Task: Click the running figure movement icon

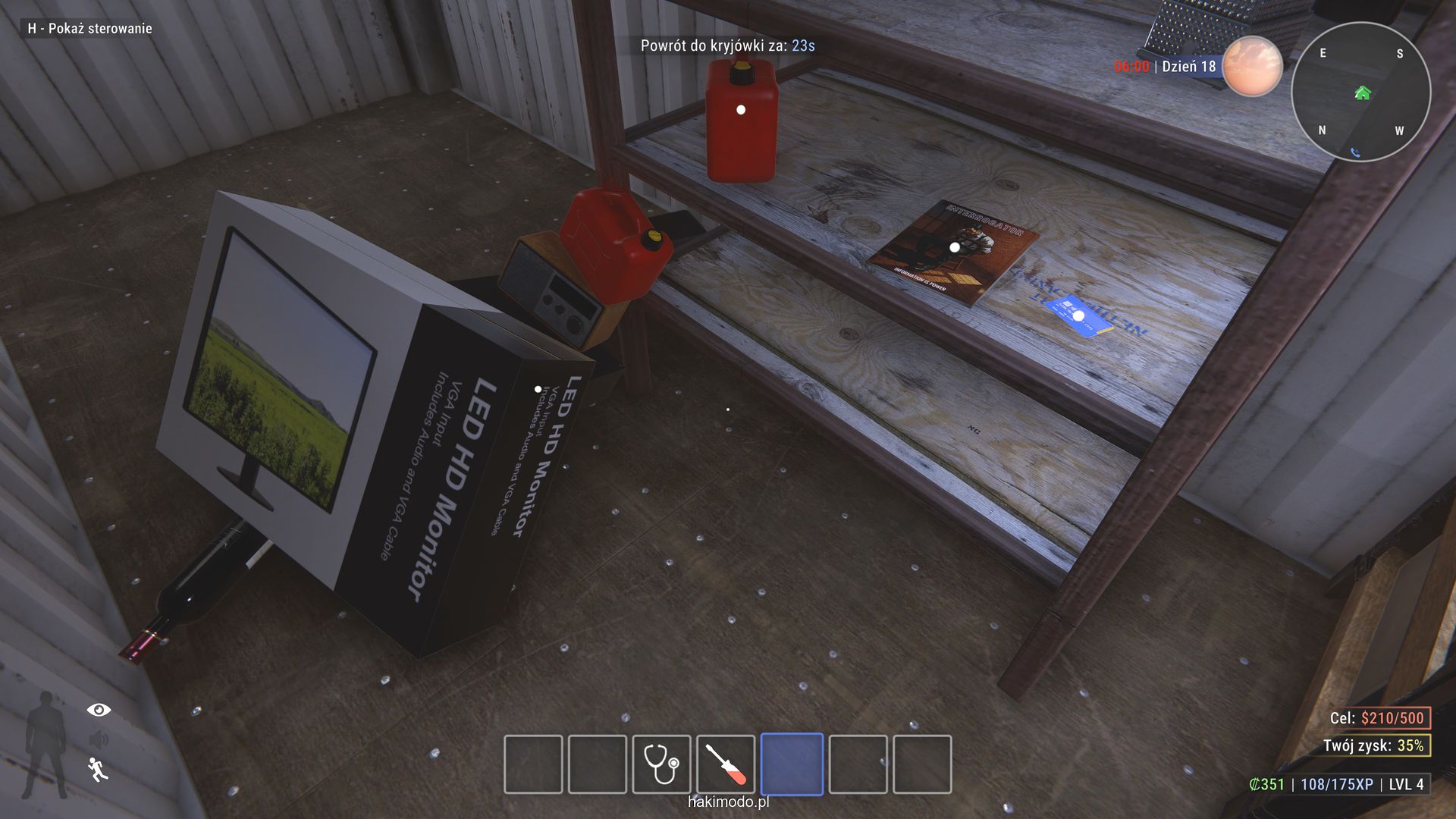Action: tap(98, 769)
